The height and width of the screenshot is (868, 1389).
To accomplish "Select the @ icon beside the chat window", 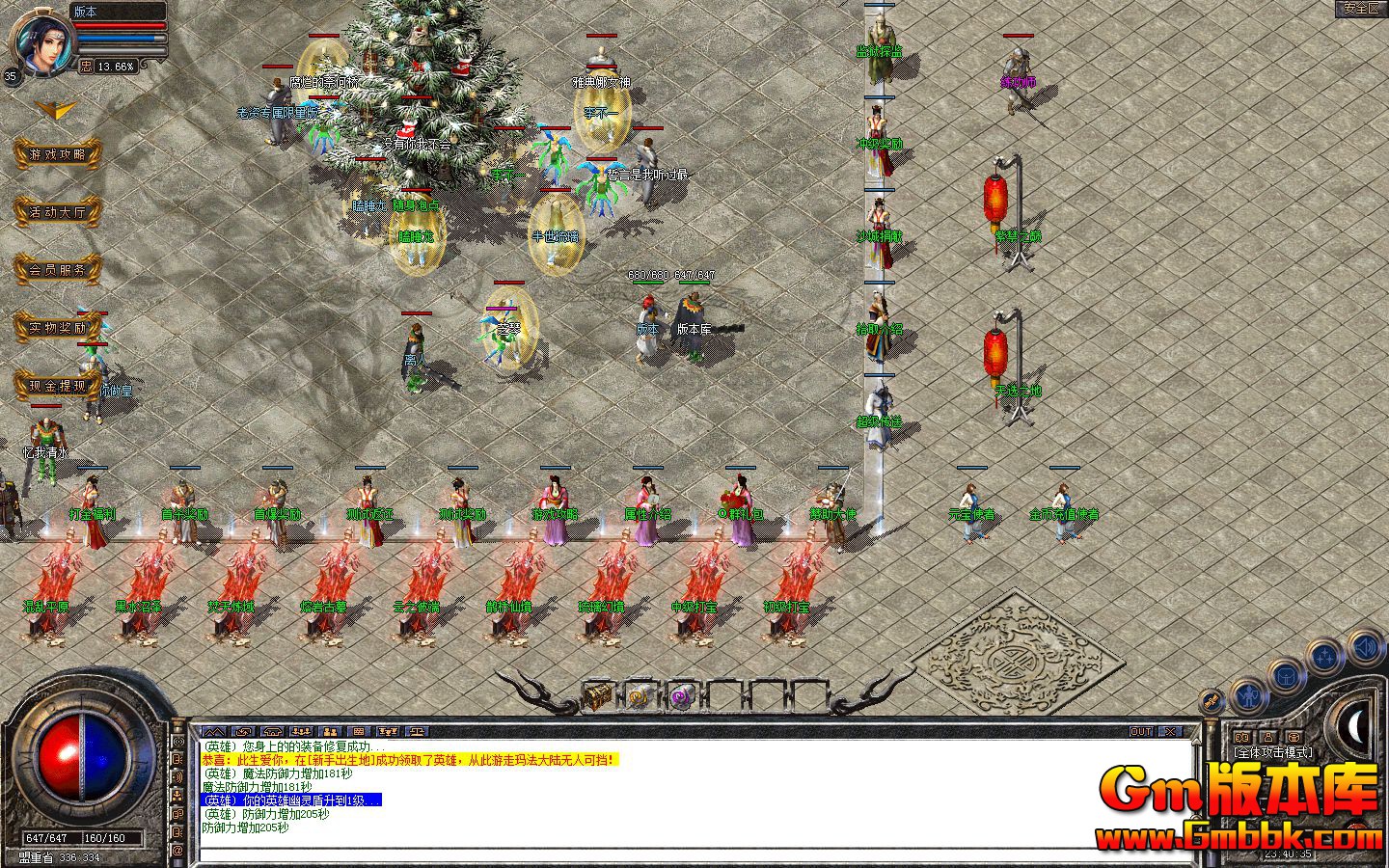I will coord(179,850).
